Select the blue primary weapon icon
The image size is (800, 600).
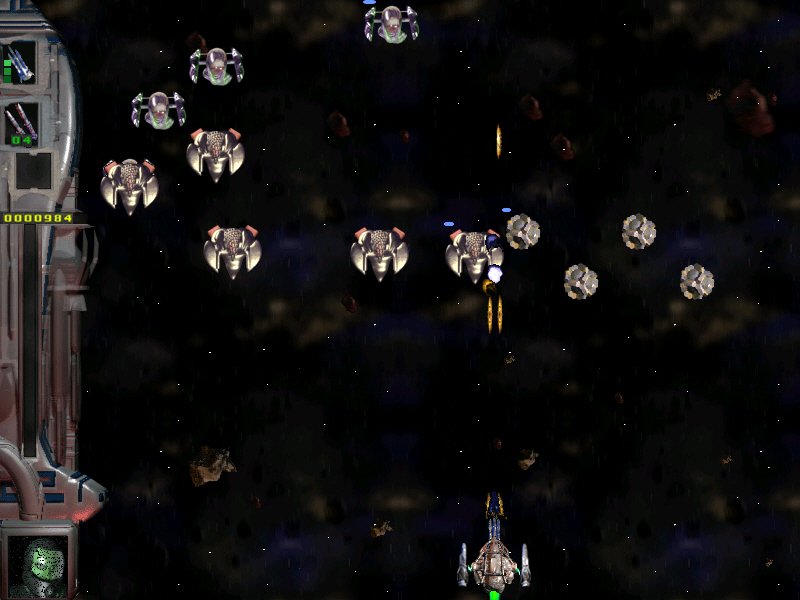(20, 63)
